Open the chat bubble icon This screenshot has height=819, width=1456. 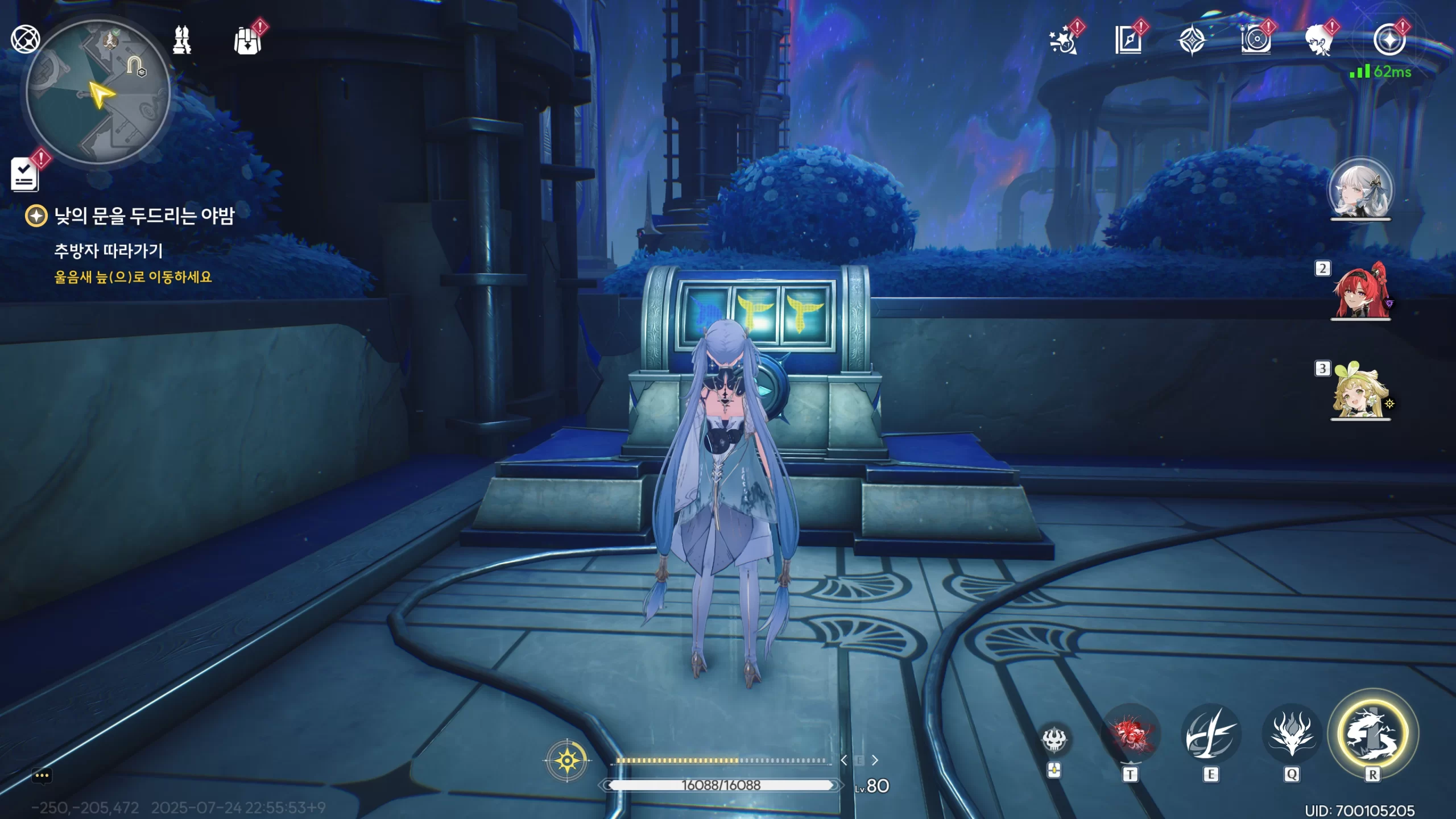click(42, 776)
